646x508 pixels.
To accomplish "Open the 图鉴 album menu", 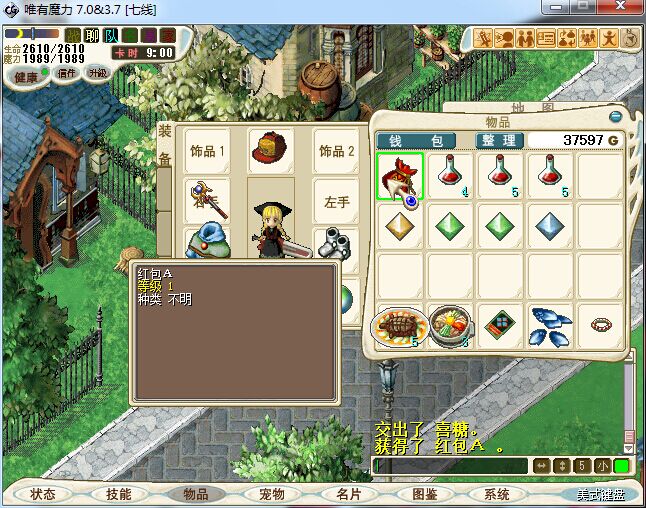I will click(423, 494).
